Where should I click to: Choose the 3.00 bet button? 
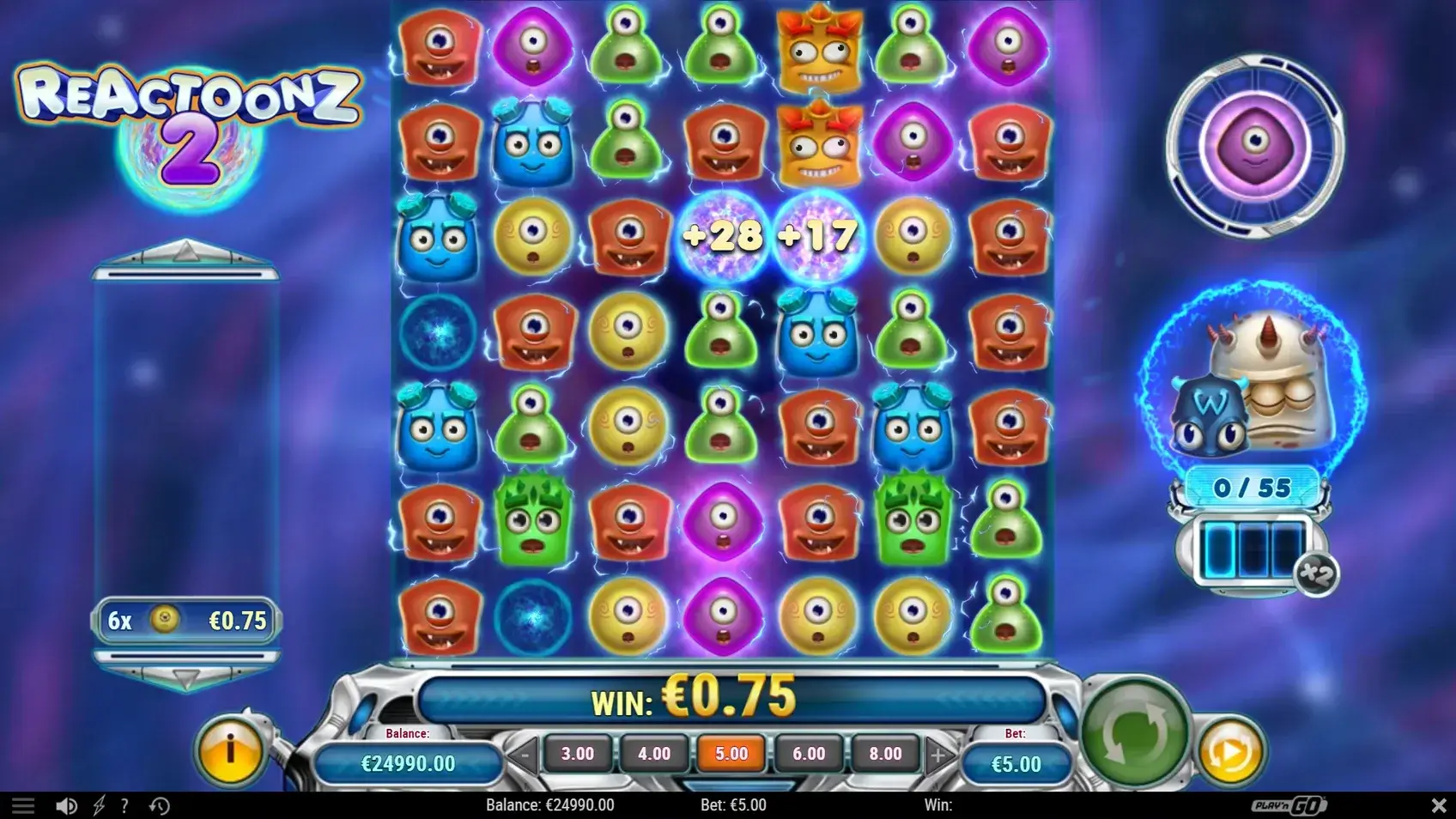coord(578,753)
